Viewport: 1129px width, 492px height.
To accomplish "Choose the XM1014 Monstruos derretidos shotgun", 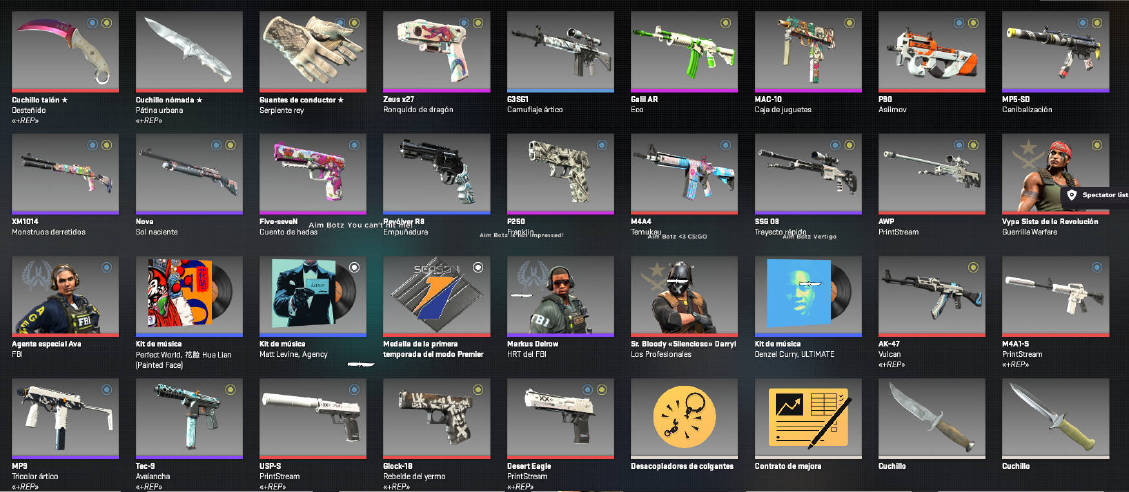I will (64, 173).
